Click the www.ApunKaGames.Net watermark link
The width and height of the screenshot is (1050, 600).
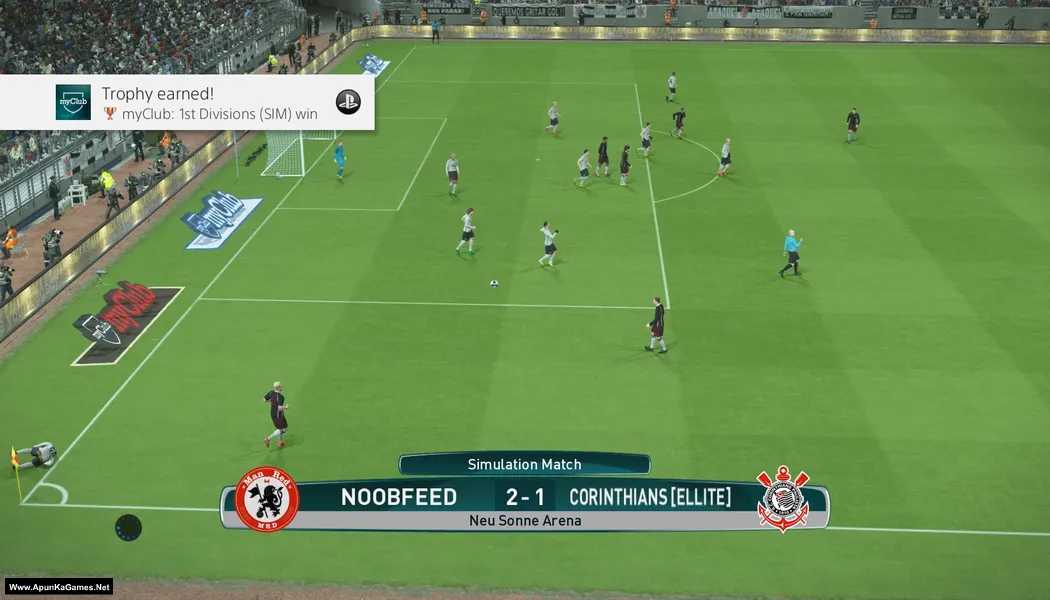(x=59, y=587)
